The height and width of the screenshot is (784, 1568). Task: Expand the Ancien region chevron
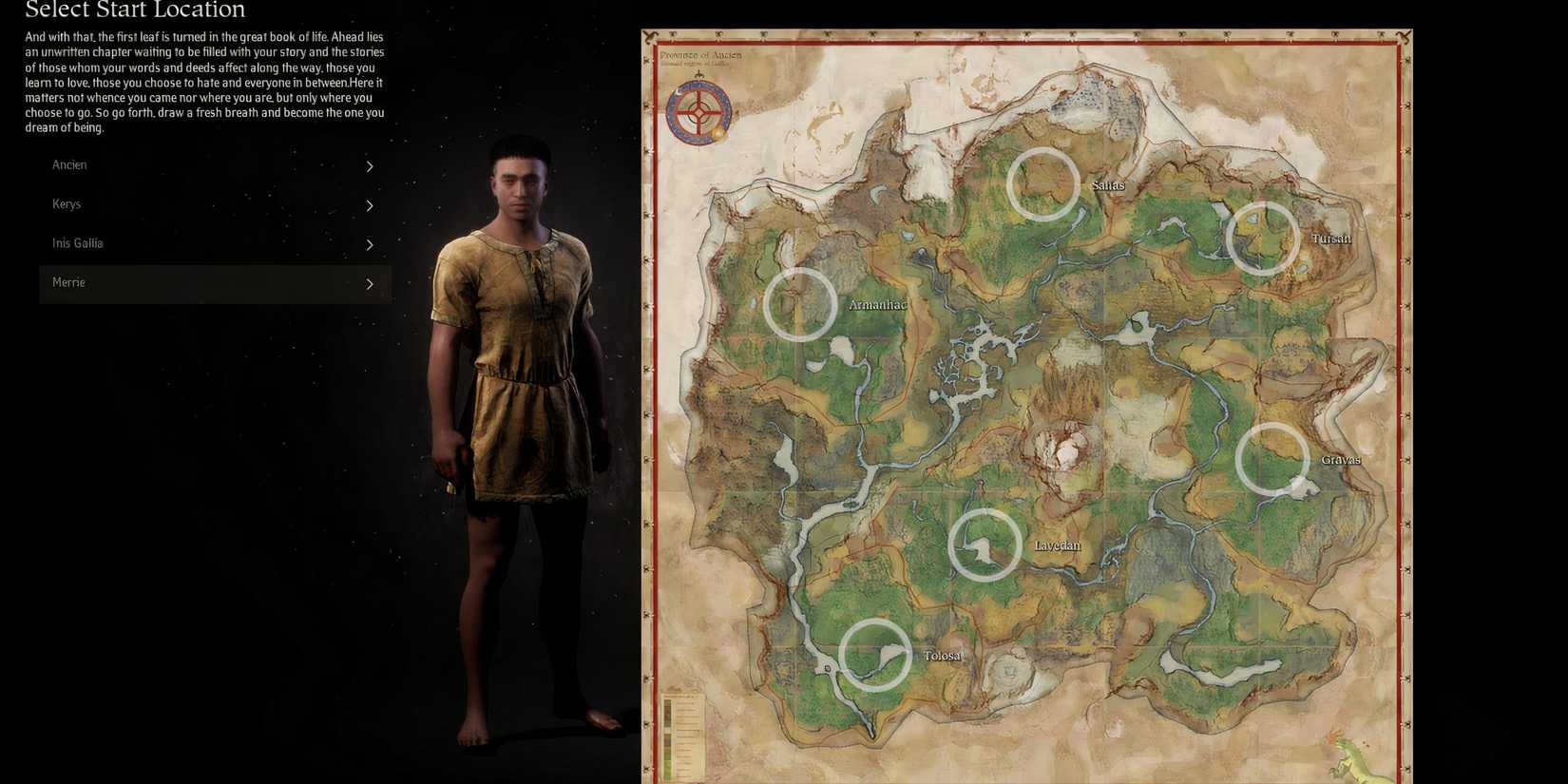click(370, 166)
